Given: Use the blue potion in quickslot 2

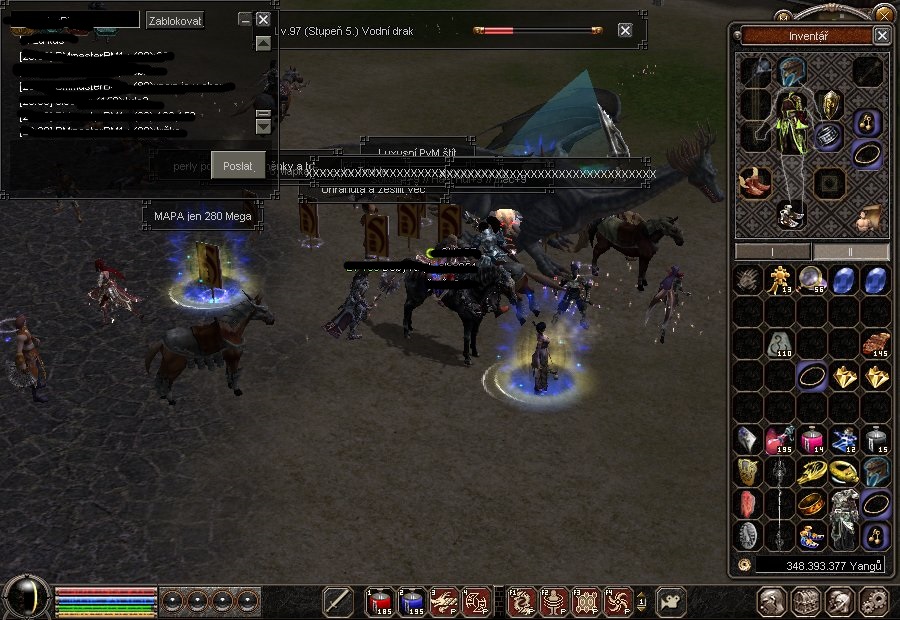Looking at the screenshot, I should [x=411, y=601].
